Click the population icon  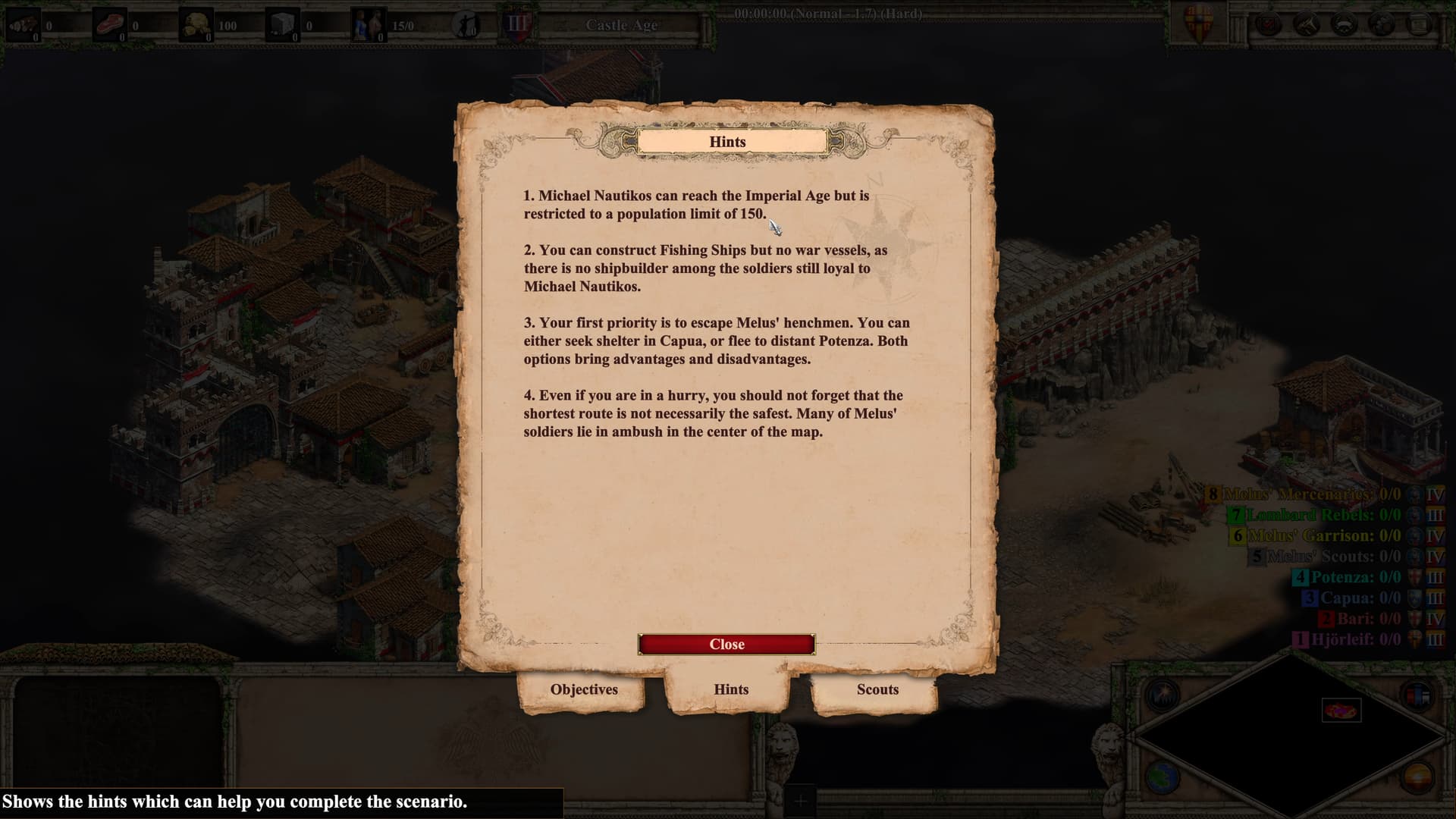pos(370,25)
